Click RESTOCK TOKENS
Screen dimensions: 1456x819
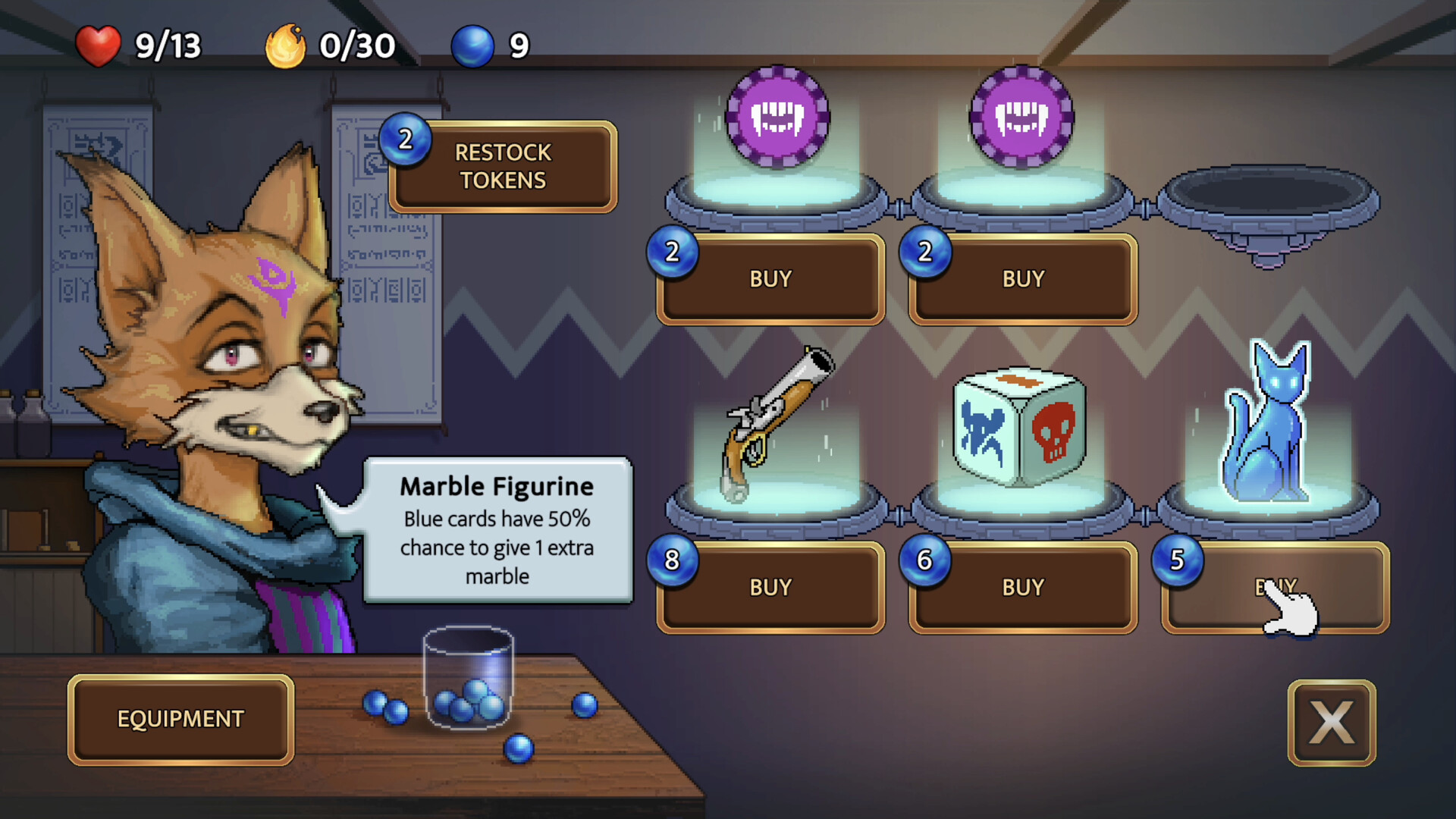(502, 167)
